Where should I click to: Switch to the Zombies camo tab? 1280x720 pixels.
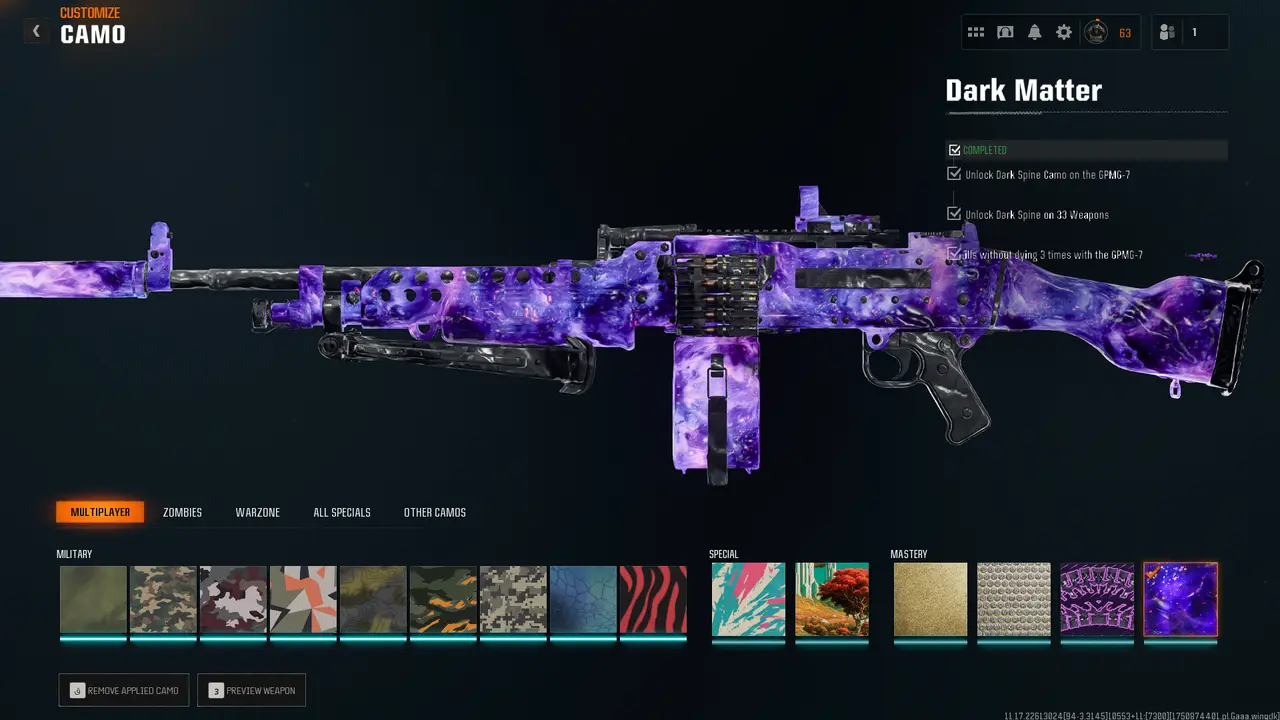(x=182, y=512)
